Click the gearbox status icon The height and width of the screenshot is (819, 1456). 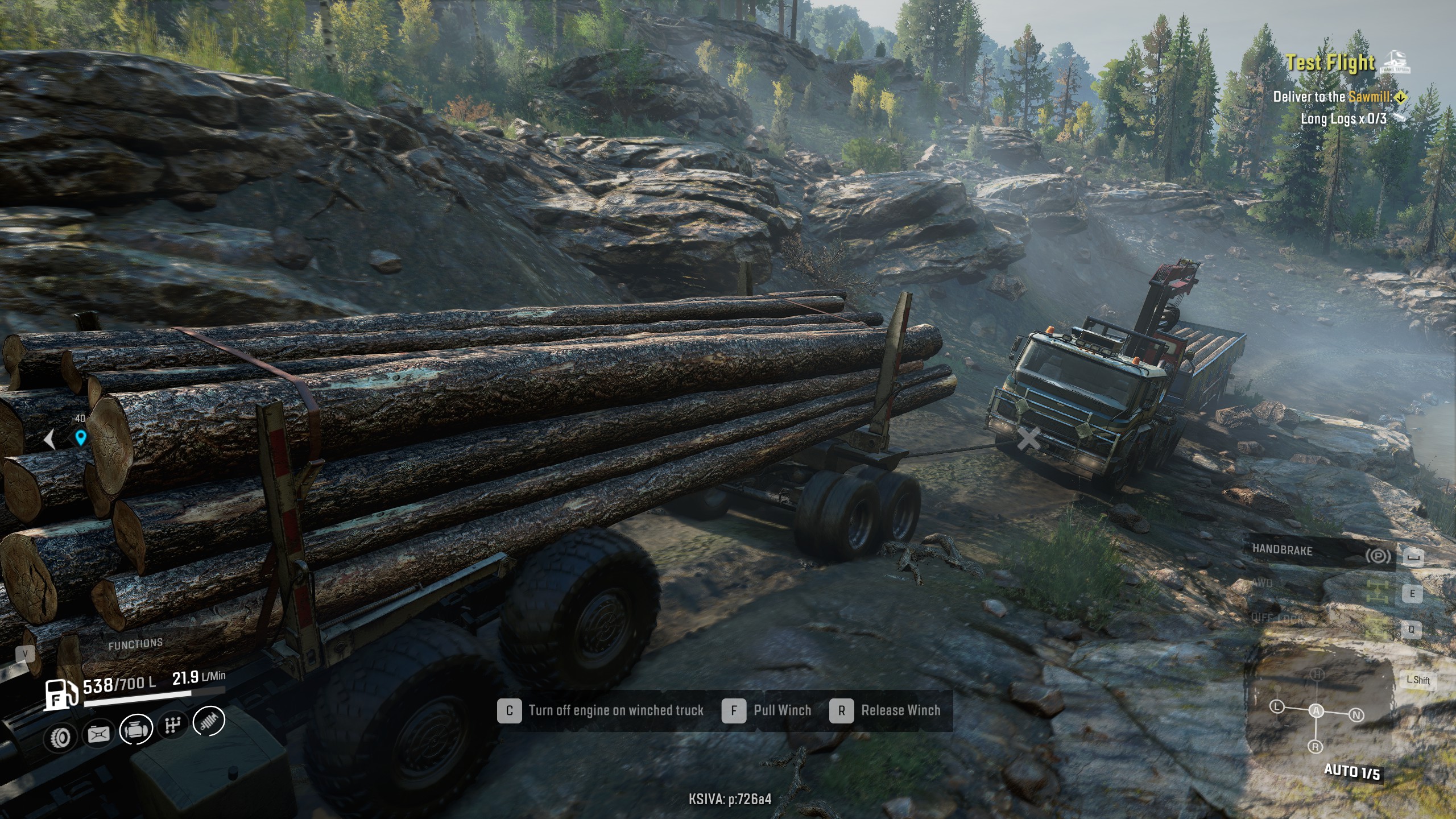click(173, 725)
